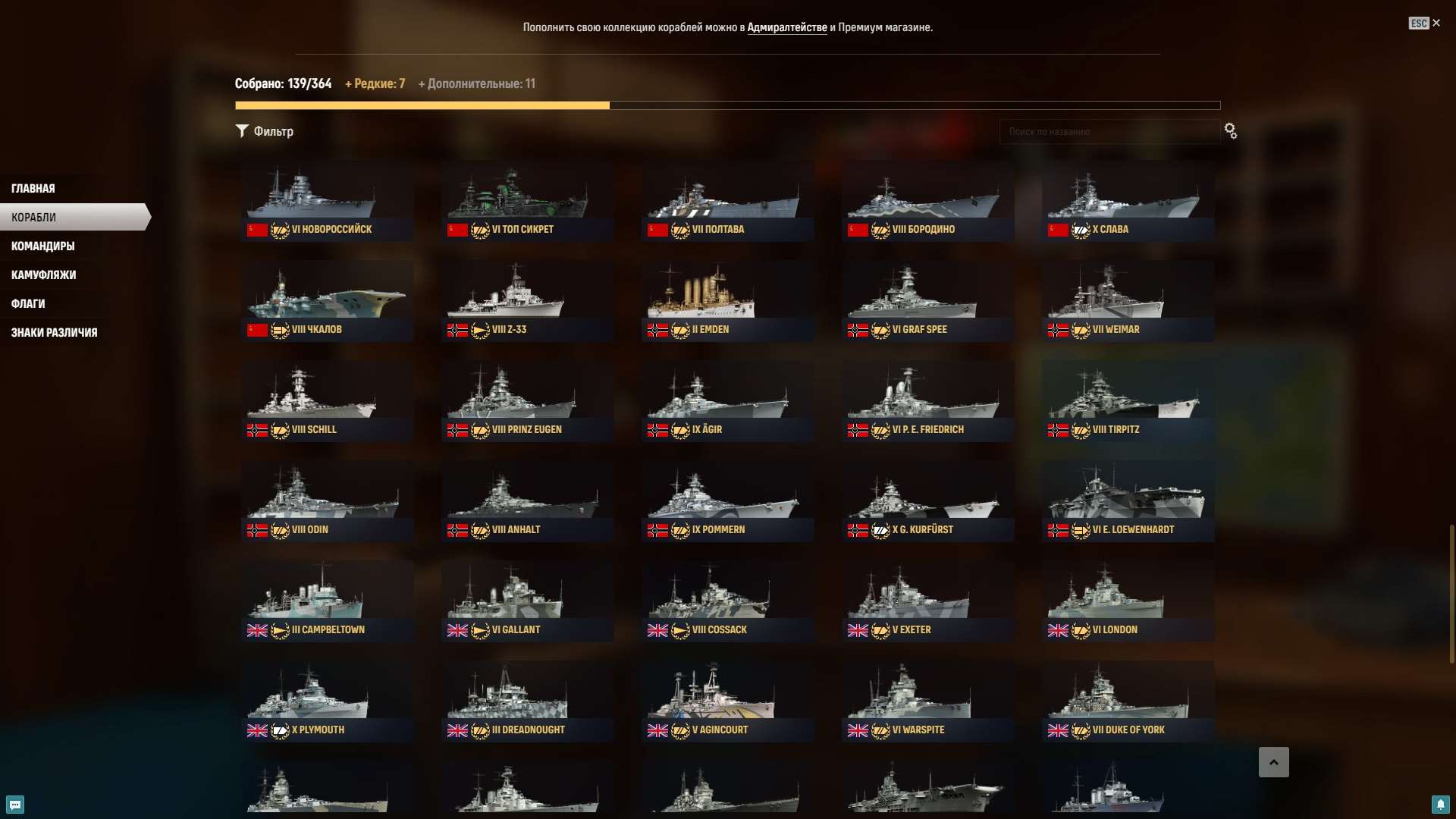The height and width of the screenshot is (819, 1456).
Task: Open chat via the speech bubble icon
Action: (14, 805)
